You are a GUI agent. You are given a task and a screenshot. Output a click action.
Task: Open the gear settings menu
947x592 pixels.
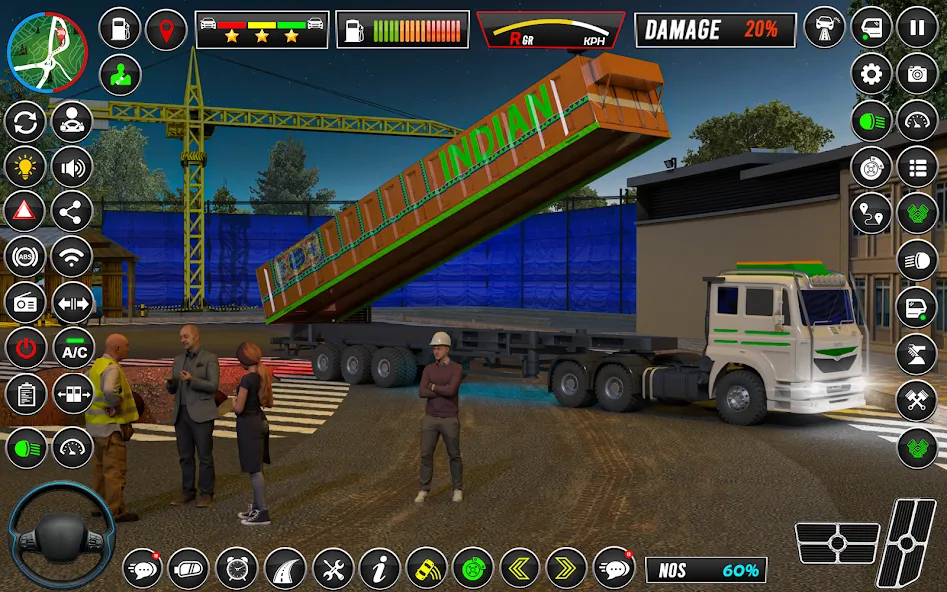[x=871, y=74]
